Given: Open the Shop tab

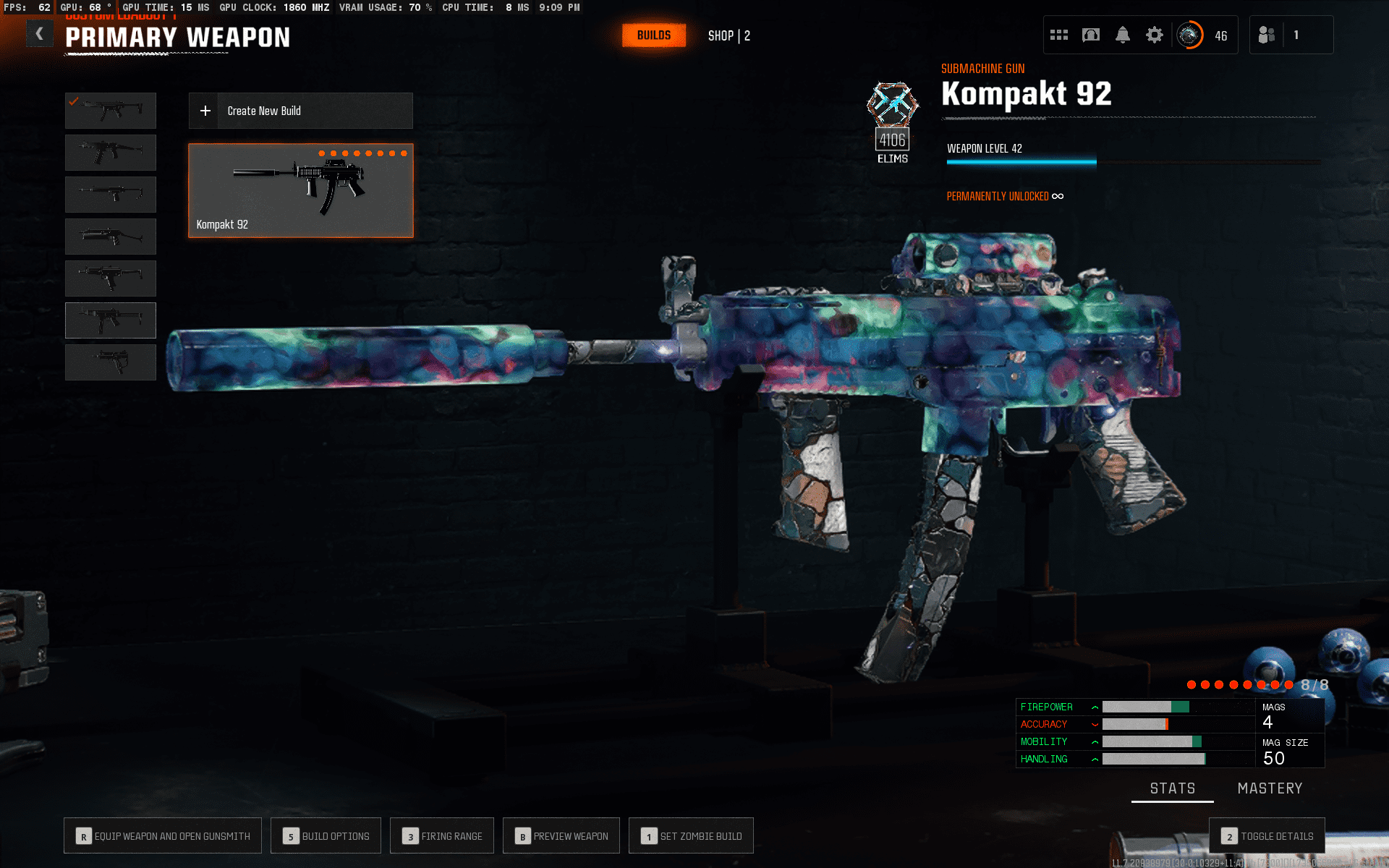Looking at the screenshot, I should 729,35.
